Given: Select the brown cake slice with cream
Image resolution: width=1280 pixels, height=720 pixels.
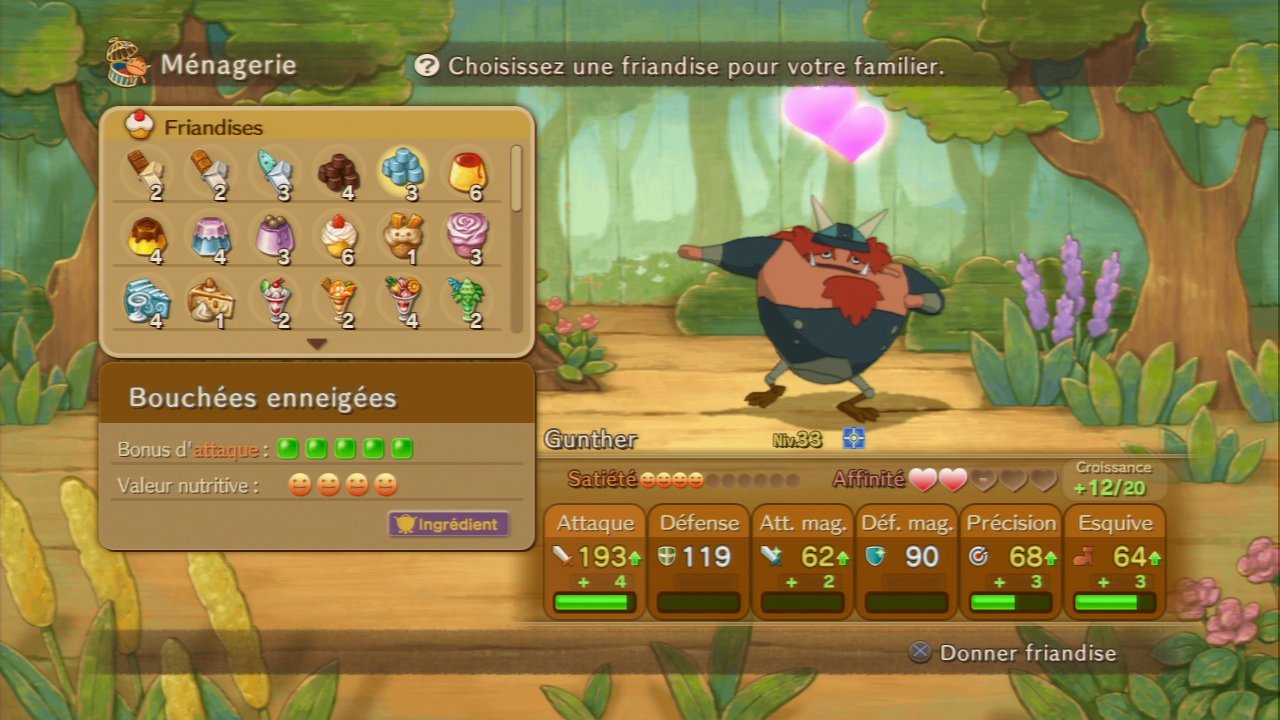Looking at the screenshot, I should pos(211,300).
